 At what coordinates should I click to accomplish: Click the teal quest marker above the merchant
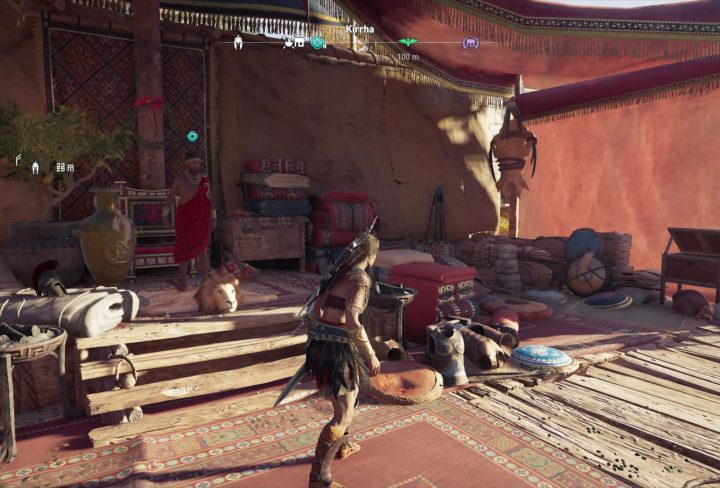[x=192, y=136]
